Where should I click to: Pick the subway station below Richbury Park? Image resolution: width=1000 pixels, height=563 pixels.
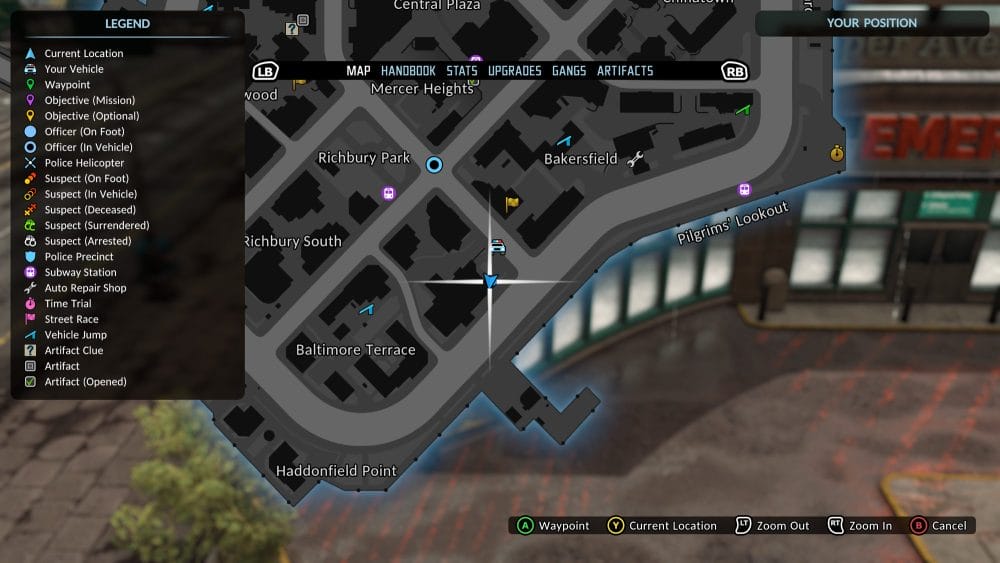pyautogui.click(x=389, y=193)
